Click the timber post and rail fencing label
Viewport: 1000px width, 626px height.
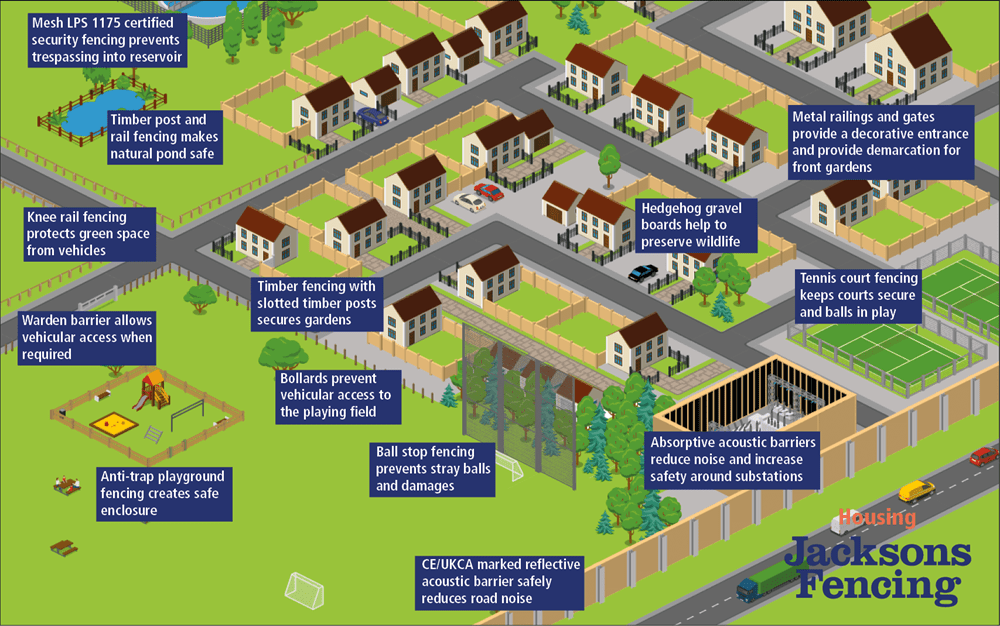pyautogui.click(x=164, y=137)
